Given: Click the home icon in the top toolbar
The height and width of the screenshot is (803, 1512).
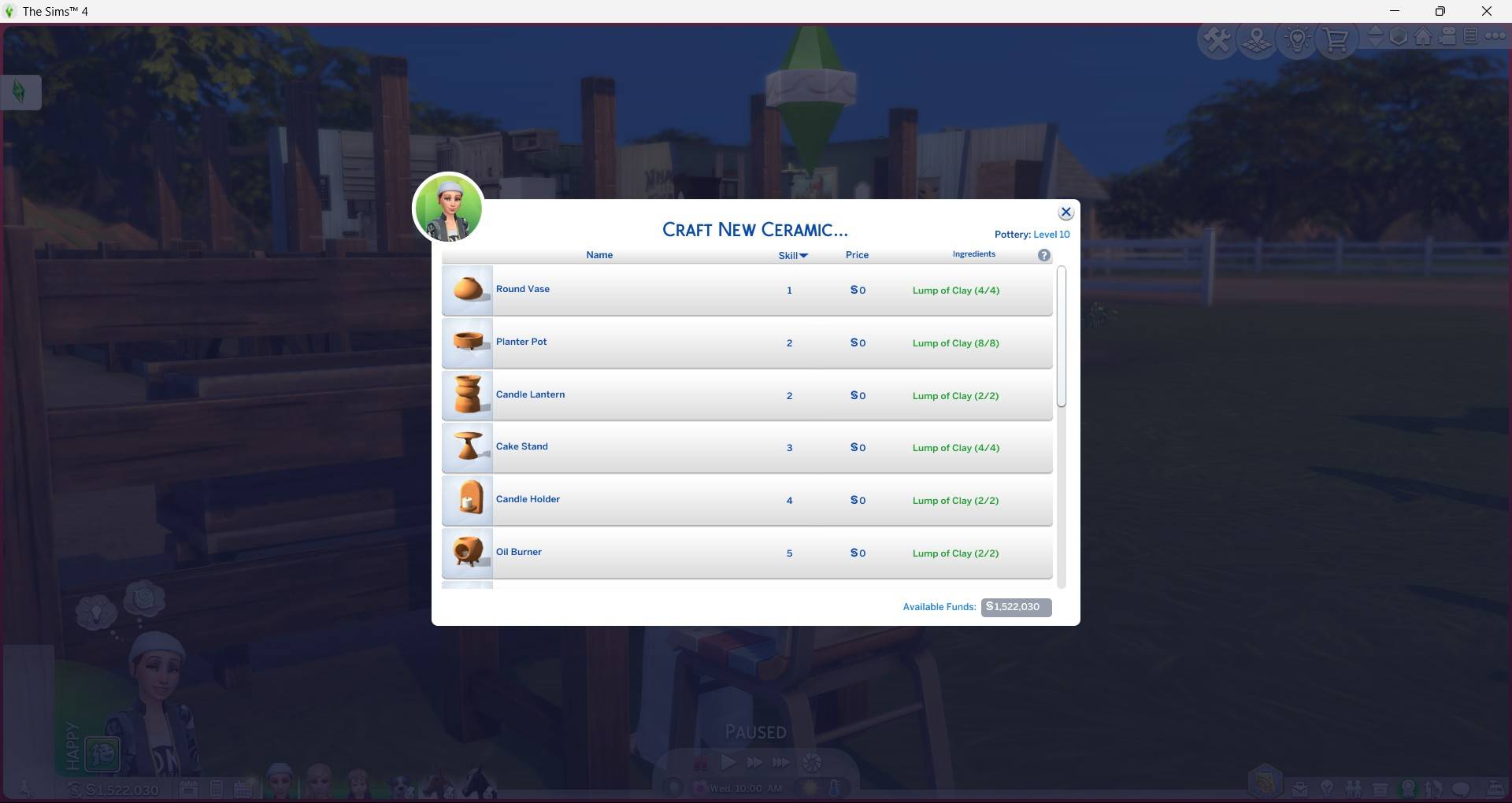Looking at the screenshot, I should click(1423, 37).
